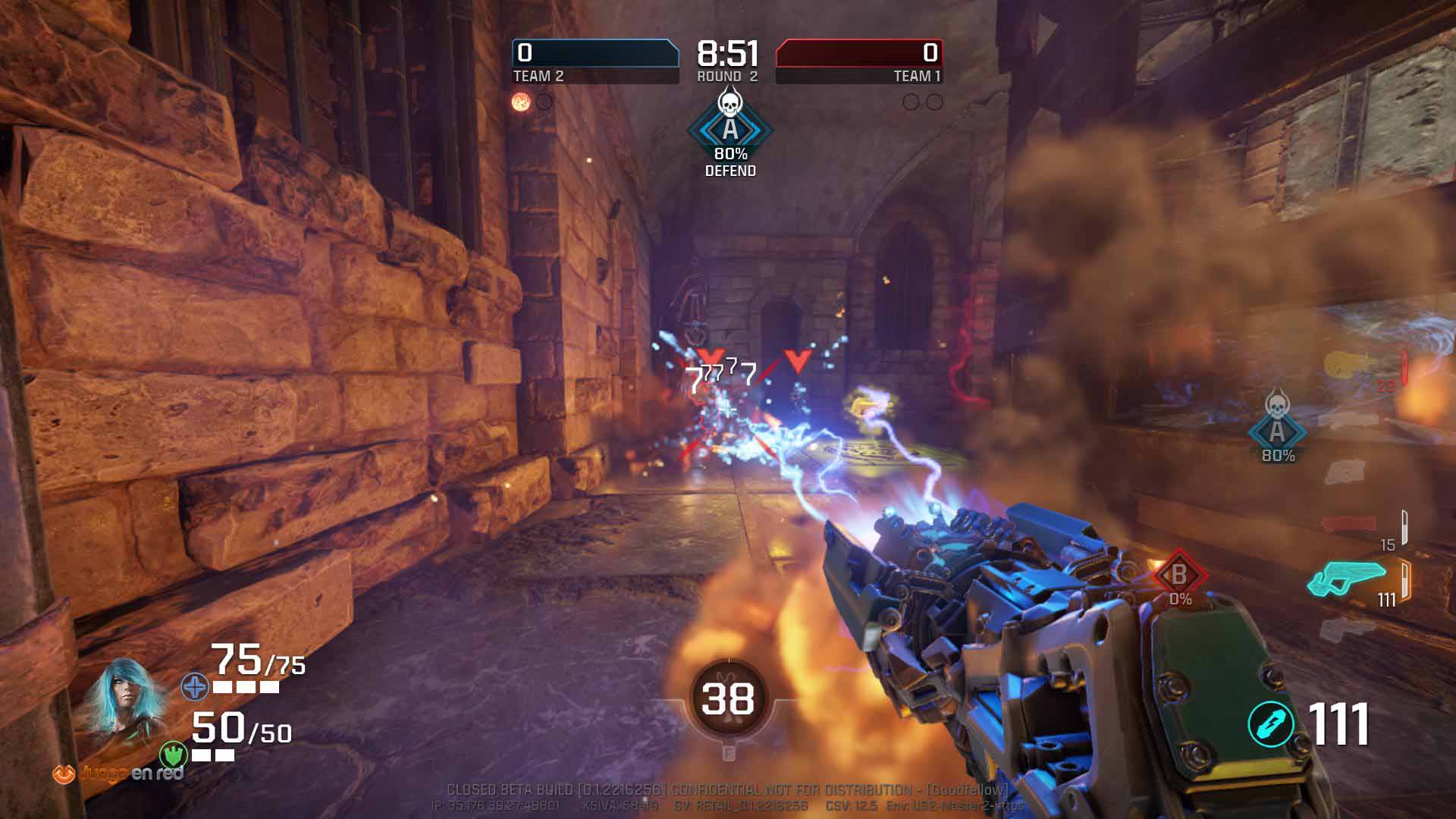Click the green armor icon

(x=173, y=755)
